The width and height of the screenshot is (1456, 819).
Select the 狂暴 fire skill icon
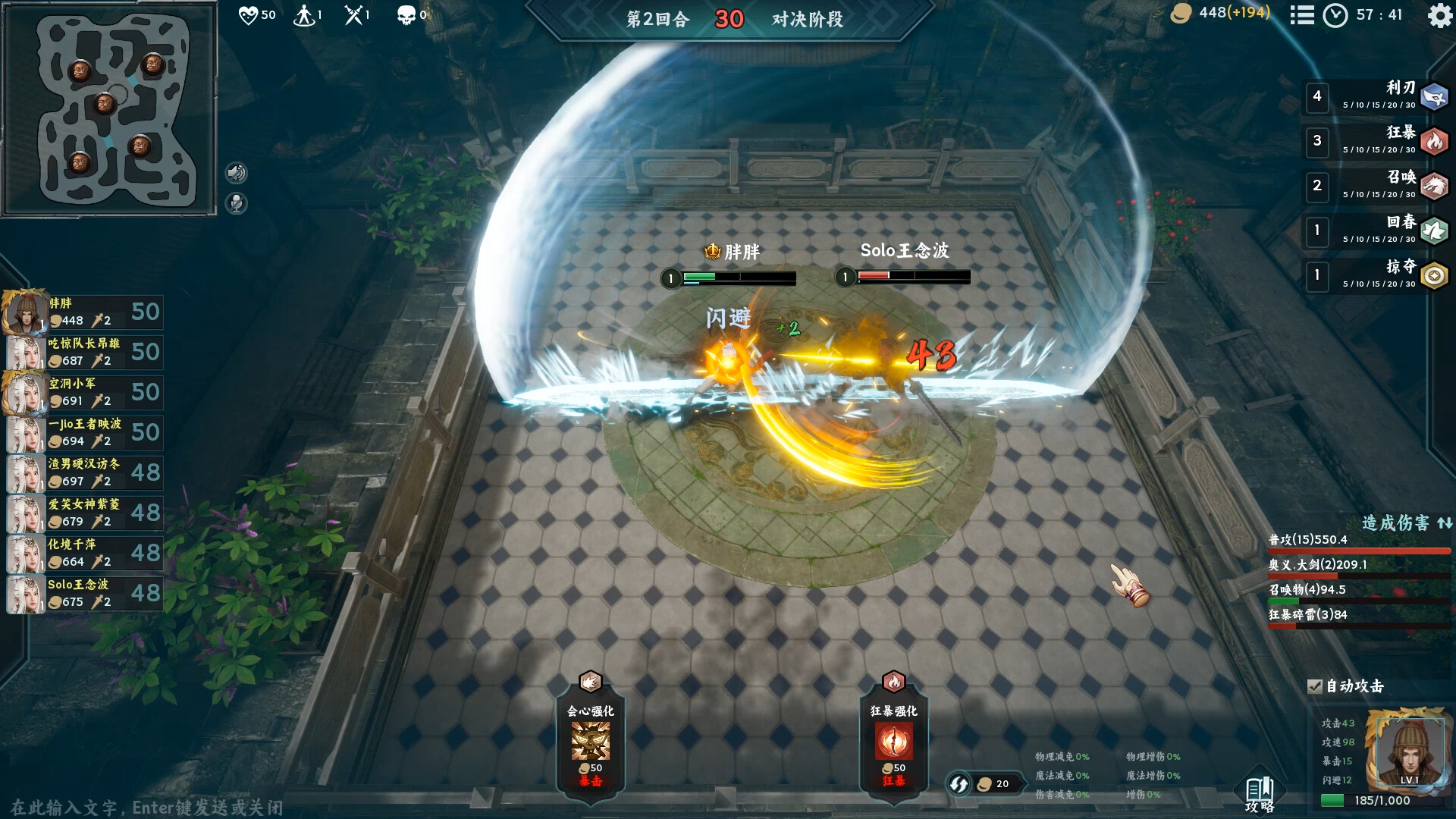coord(1433,140)
